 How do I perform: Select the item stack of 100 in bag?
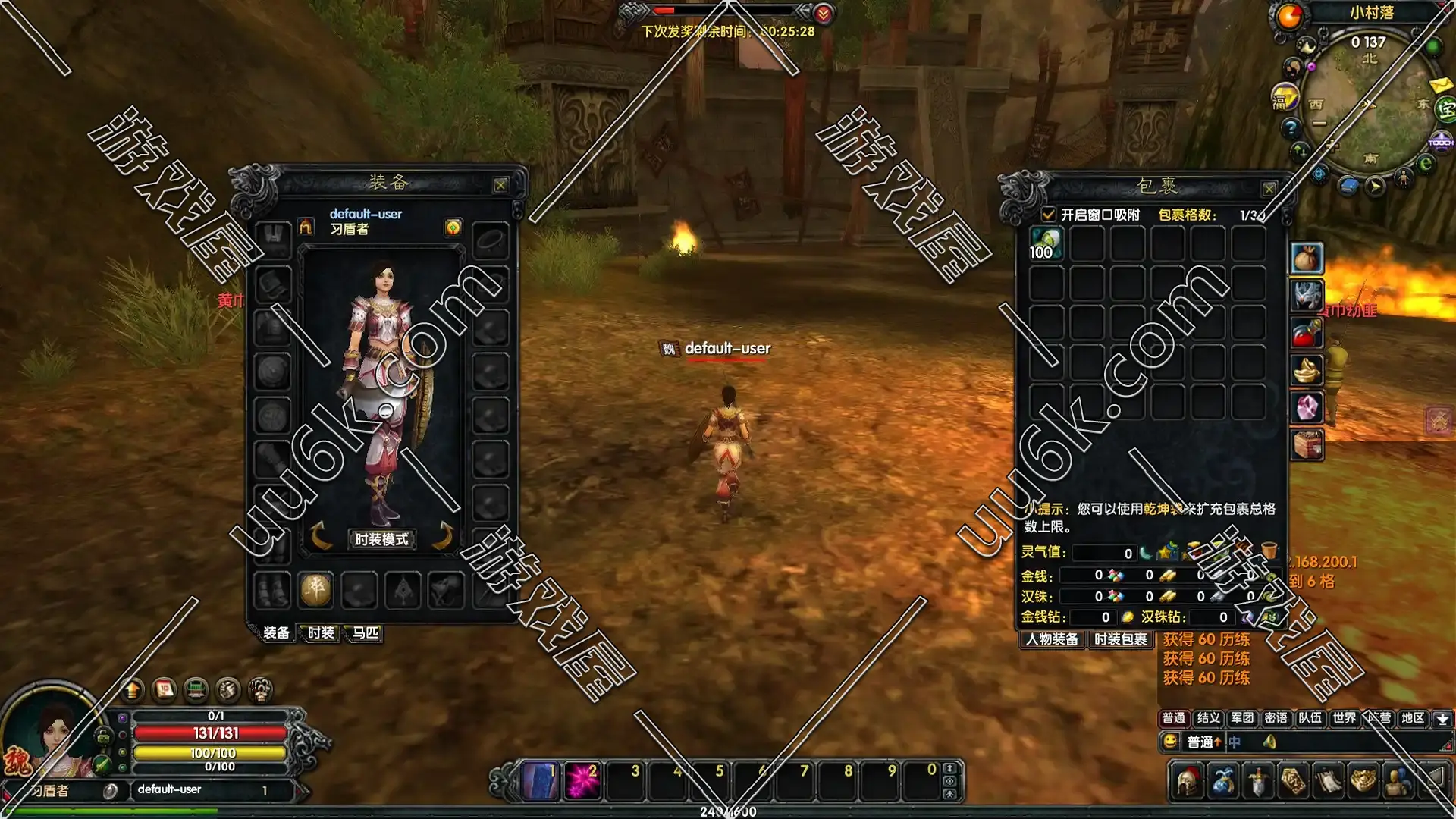1046,244
